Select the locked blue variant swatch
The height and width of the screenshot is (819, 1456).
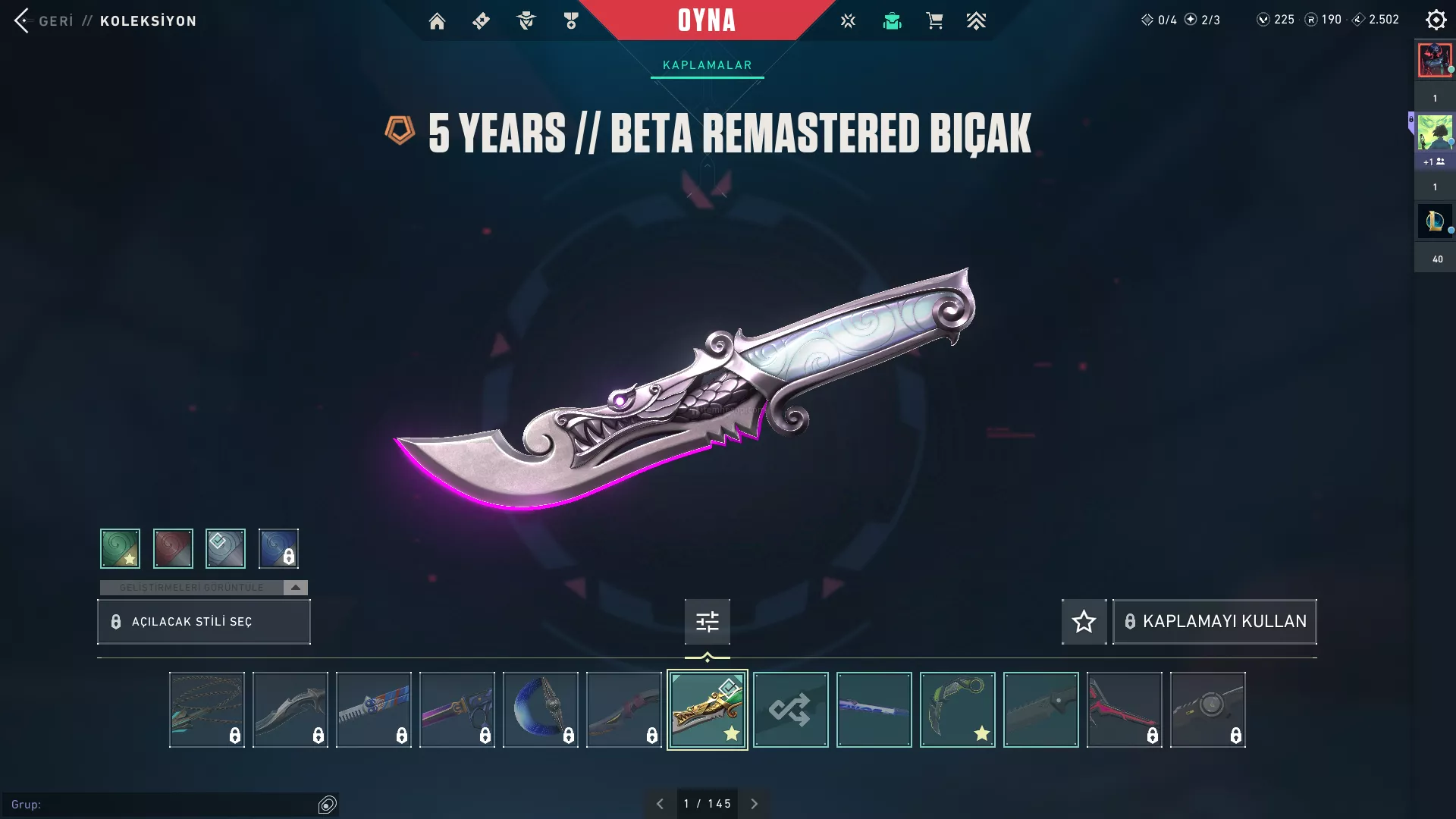click(278, 548)
